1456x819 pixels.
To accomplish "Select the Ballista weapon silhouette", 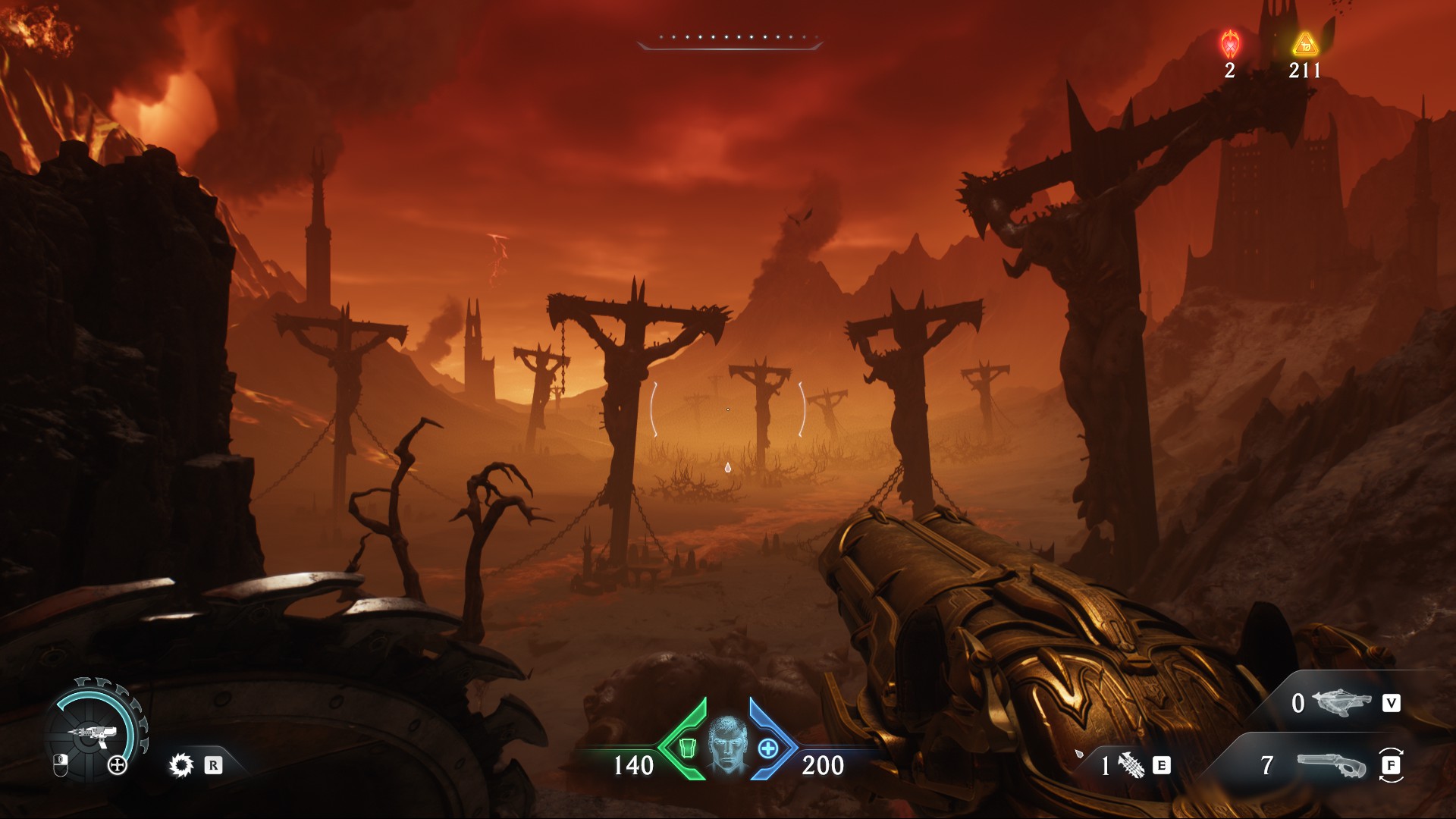I will (1341, 702).
